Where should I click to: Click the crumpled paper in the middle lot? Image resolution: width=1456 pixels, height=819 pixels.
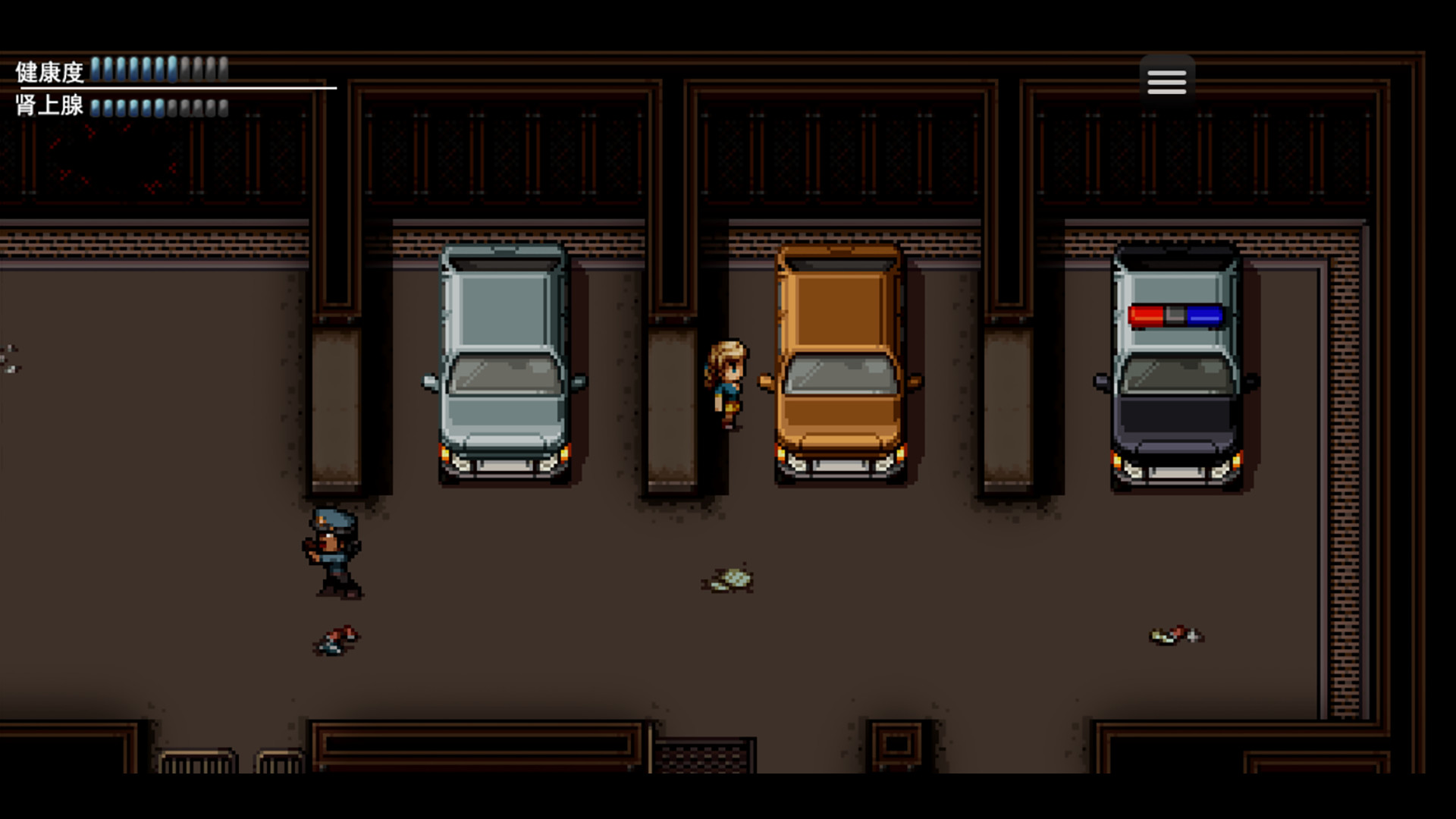coord(730,578)
